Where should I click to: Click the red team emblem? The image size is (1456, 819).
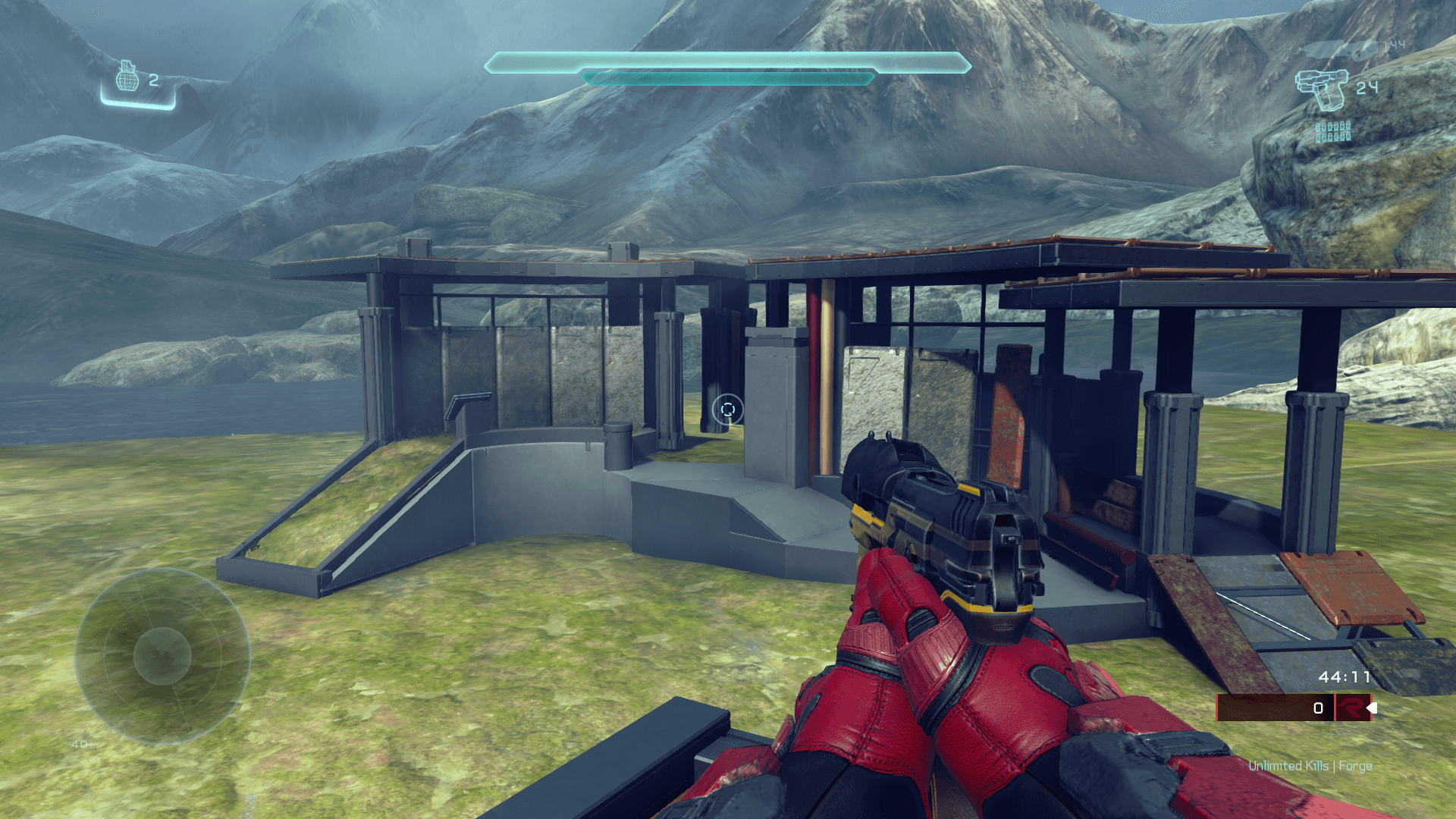click(1351, 708)
